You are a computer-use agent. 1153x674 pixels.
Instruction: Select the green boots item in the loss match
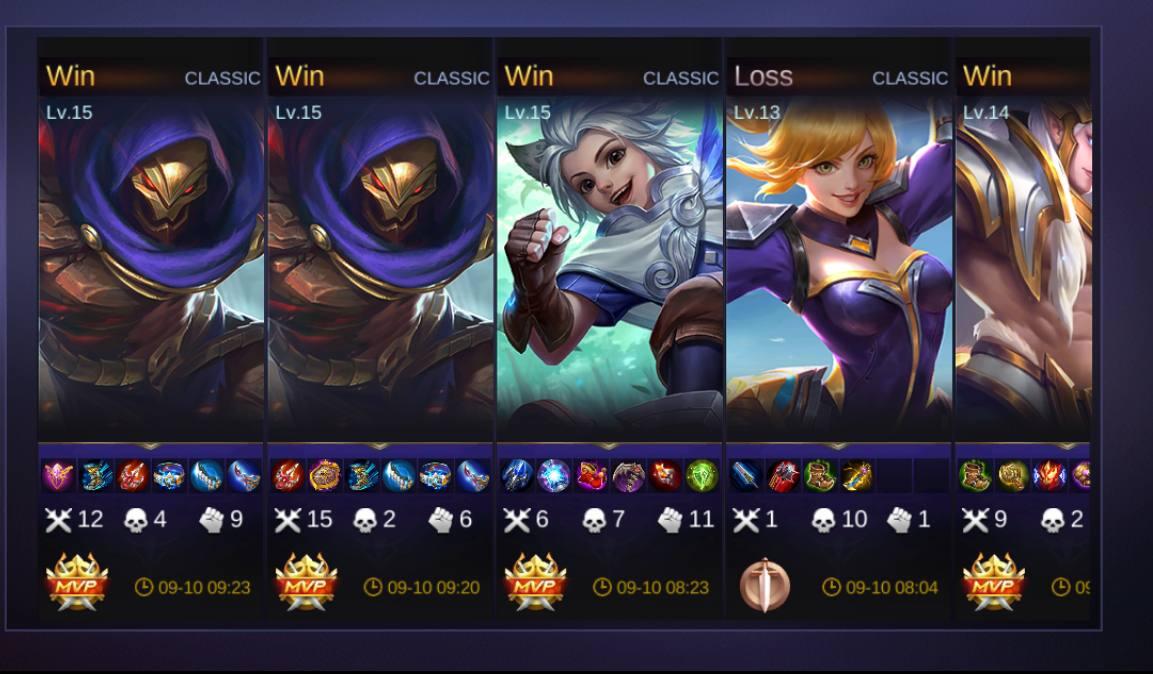(820, 475)
